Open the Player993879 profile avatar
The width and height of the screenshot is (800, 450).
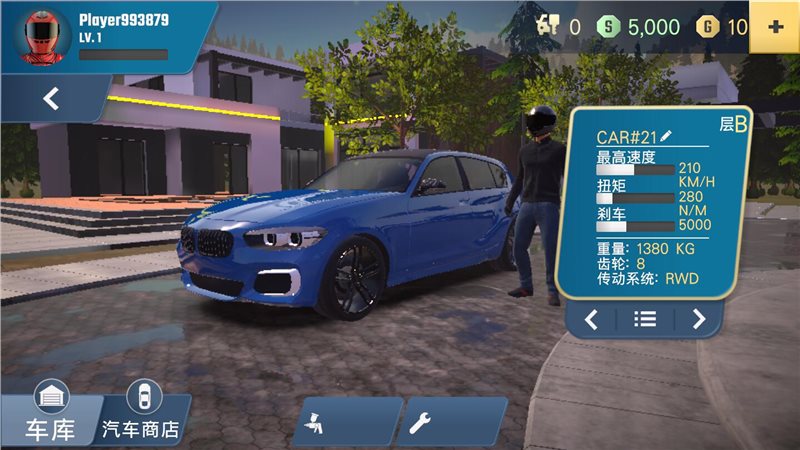(x=40, y=35)
